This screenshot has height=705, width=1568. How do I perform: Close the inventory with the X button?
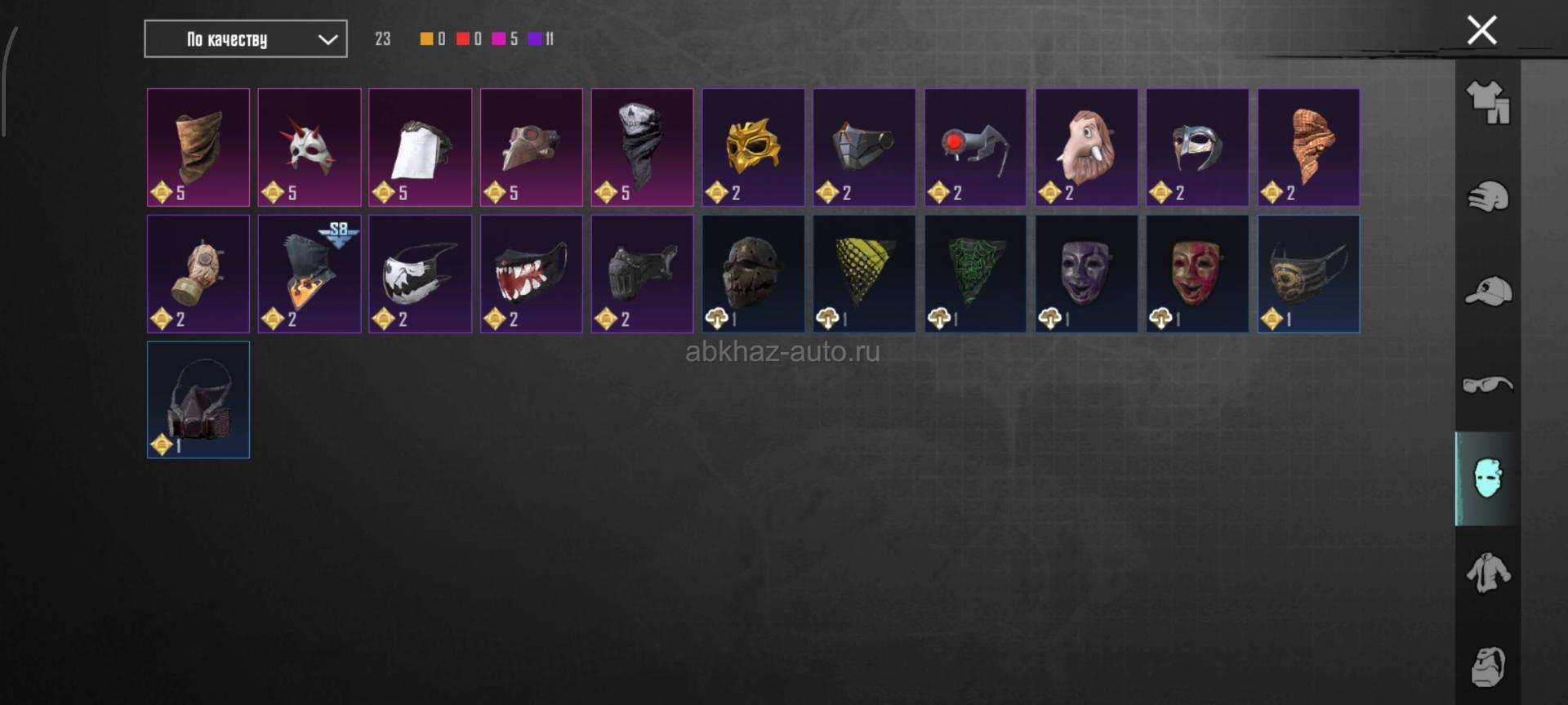pos(1481,31)
